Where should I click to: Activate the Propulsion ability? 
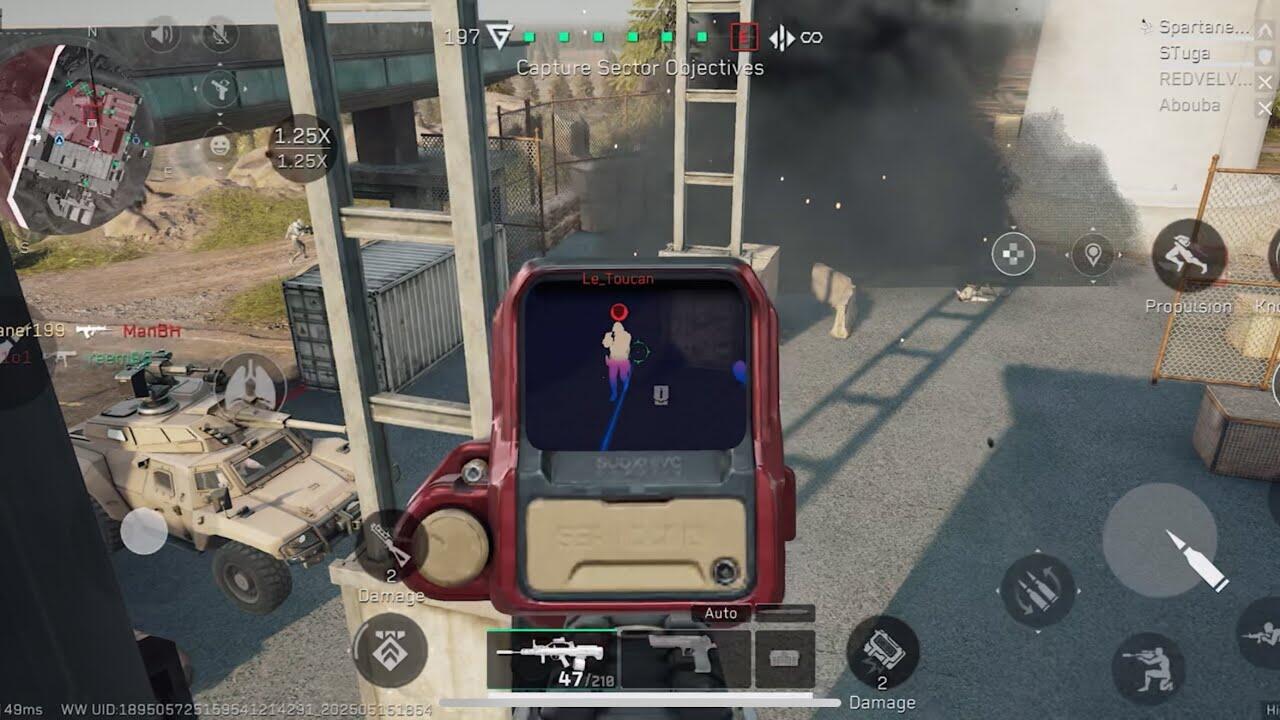coord(1189,256)
